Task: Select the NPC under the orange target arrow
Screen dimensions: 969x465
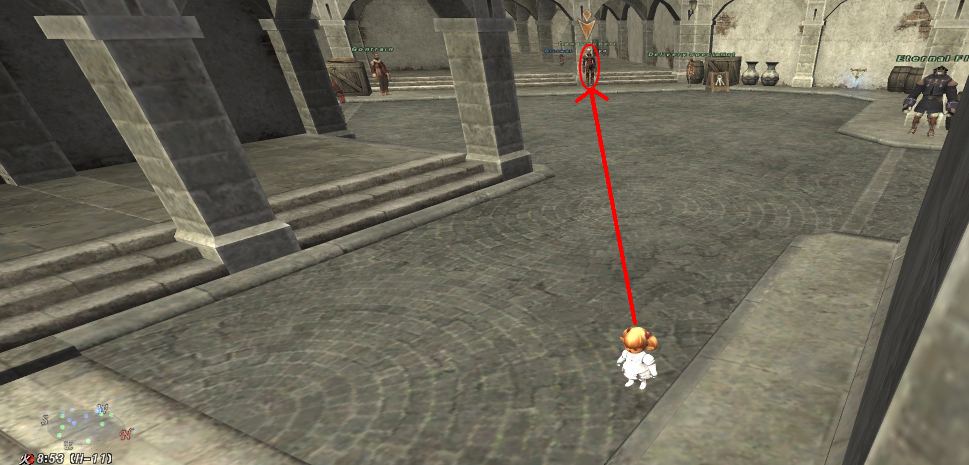Action: (x=590, y=66)
